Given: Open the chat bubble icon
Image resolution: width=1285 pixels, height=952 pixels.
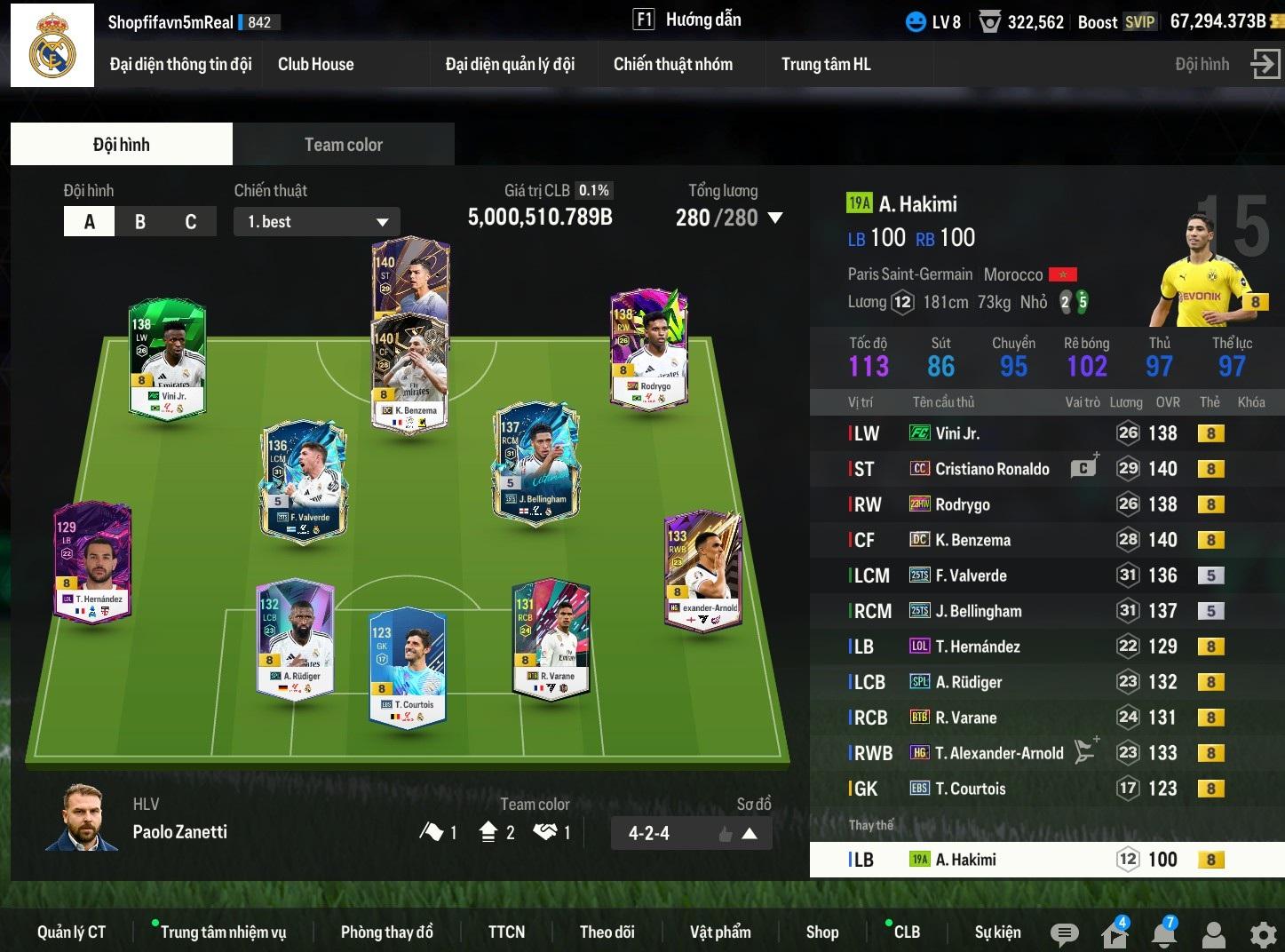Looking at the screenshot, I should coord(1064,933).
